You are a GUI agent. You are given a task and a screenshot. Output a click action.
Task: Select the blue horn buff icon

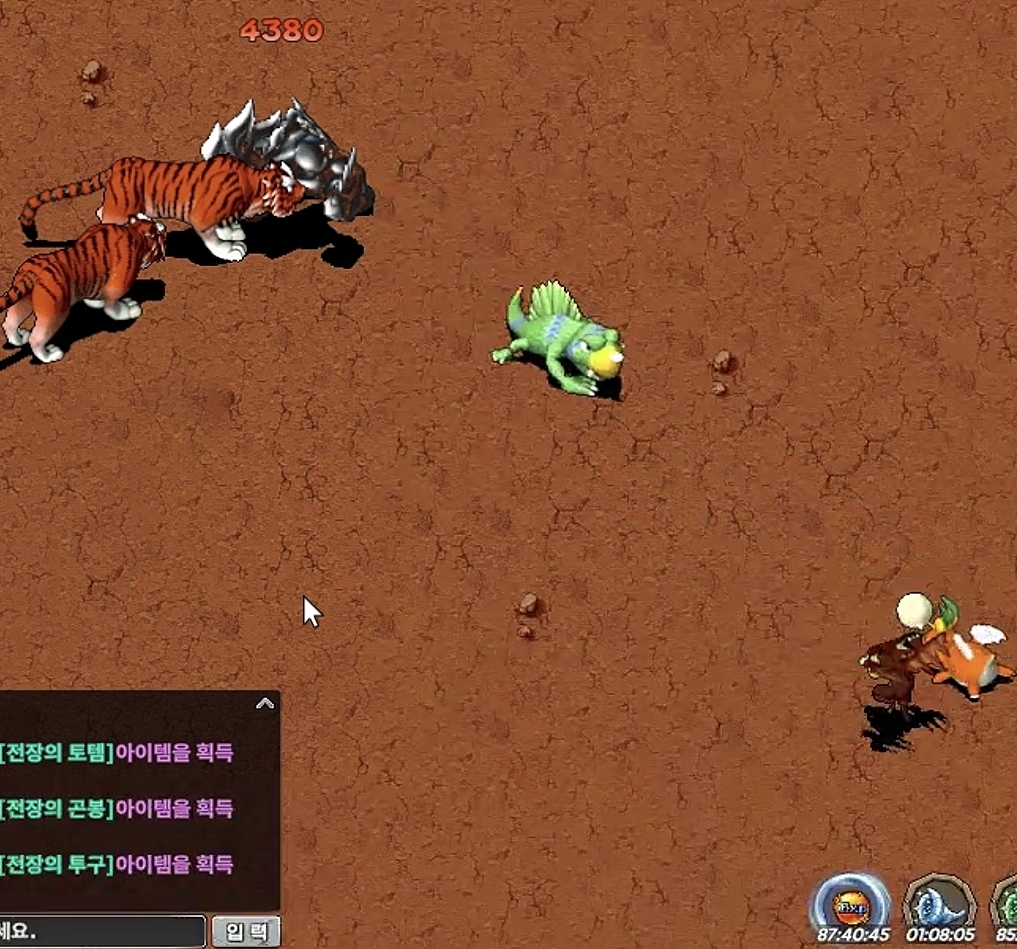click(939, 903)
